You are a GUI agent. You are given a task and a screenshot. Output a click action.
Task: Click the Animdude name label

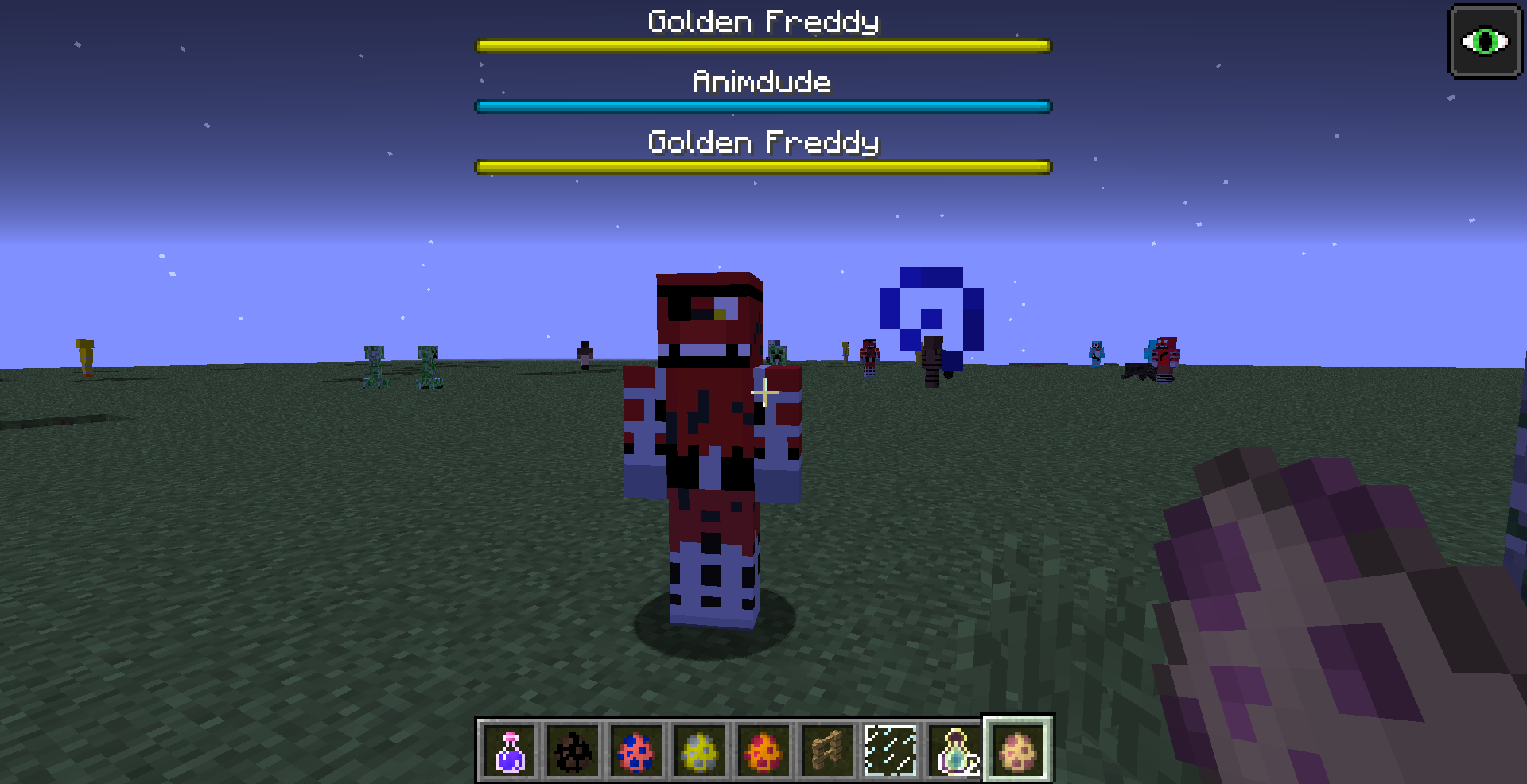click(762, 80)
